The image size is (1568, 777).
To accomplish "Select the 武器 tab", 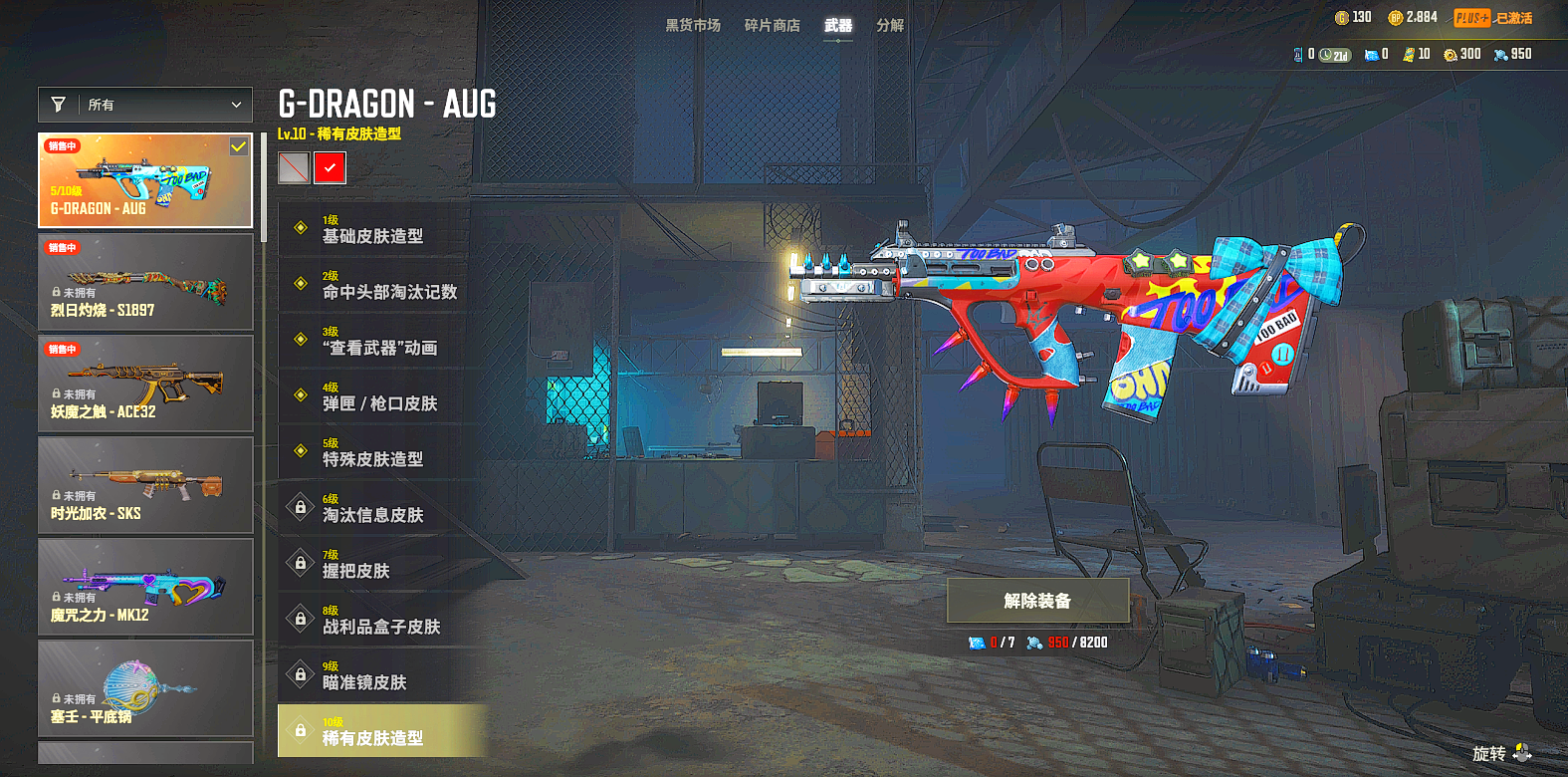I will (838, 25).
